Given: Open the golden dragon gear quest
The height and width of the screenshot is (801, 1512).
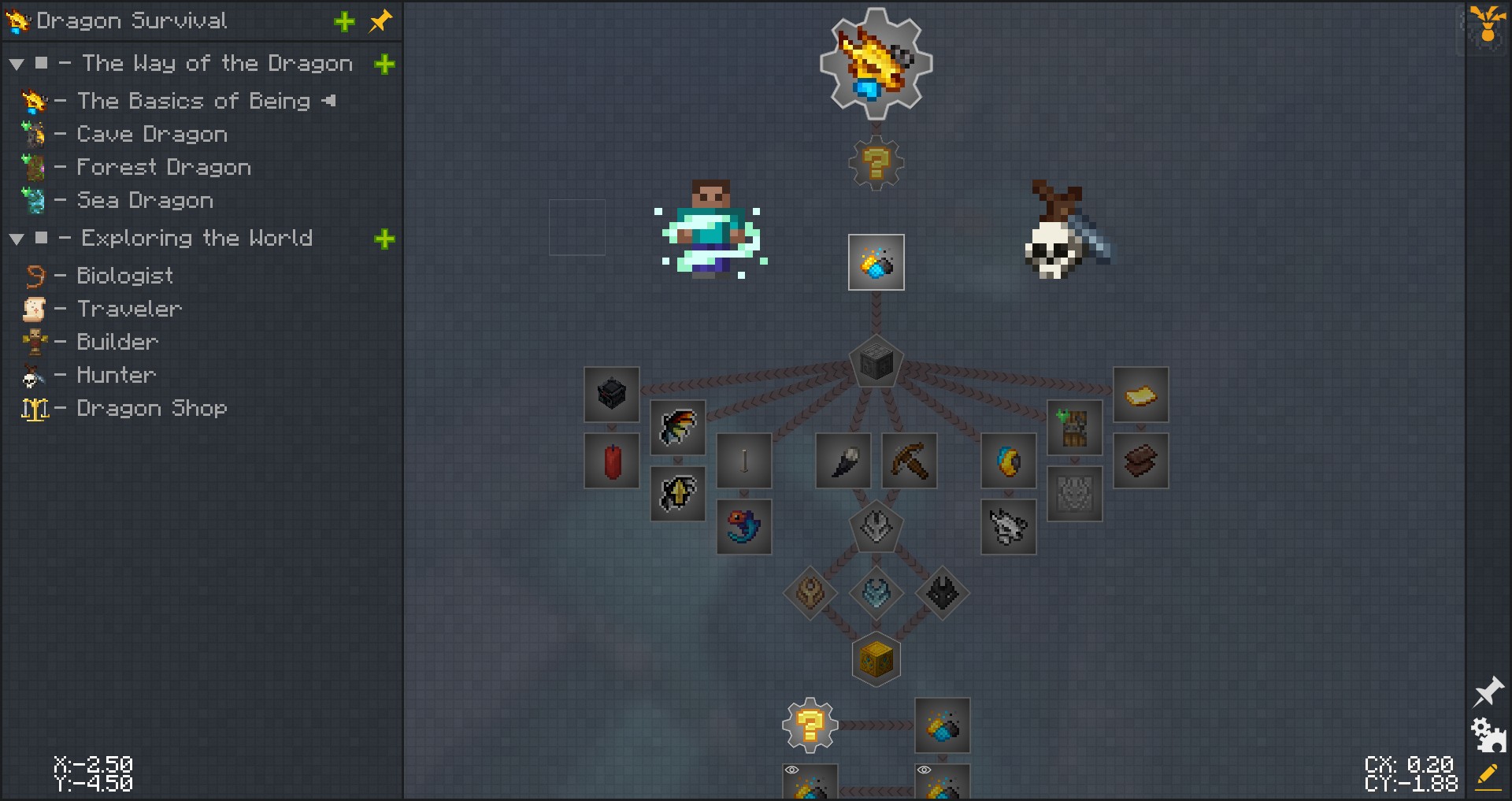Looking at the screenshot, I should pyautogui.click(x=876, y=64).
